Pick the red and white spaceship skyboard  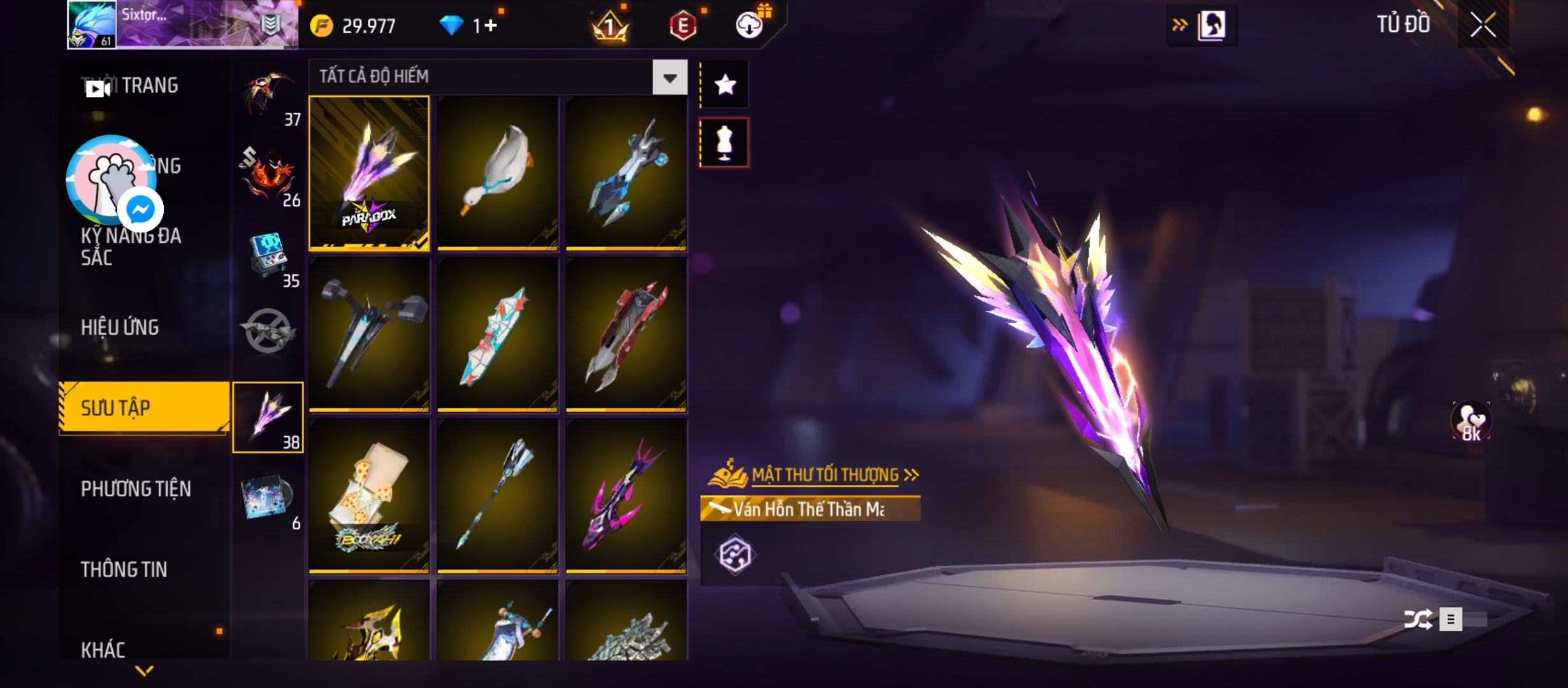[x=626, y=334]
